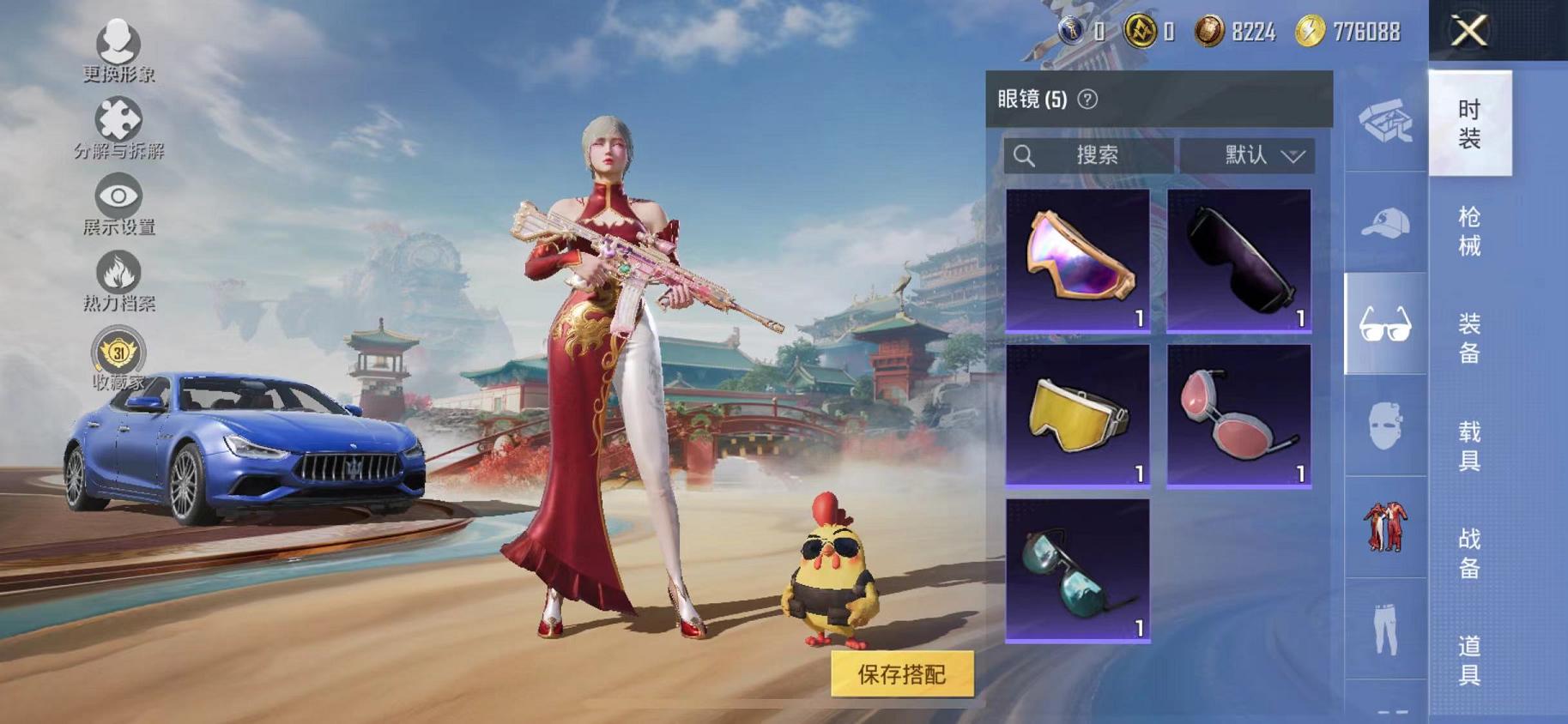This screenshot has width=1568, height=724.
Task: Open the search bar in the glasses panel
Action: [x=1090, y=155]
